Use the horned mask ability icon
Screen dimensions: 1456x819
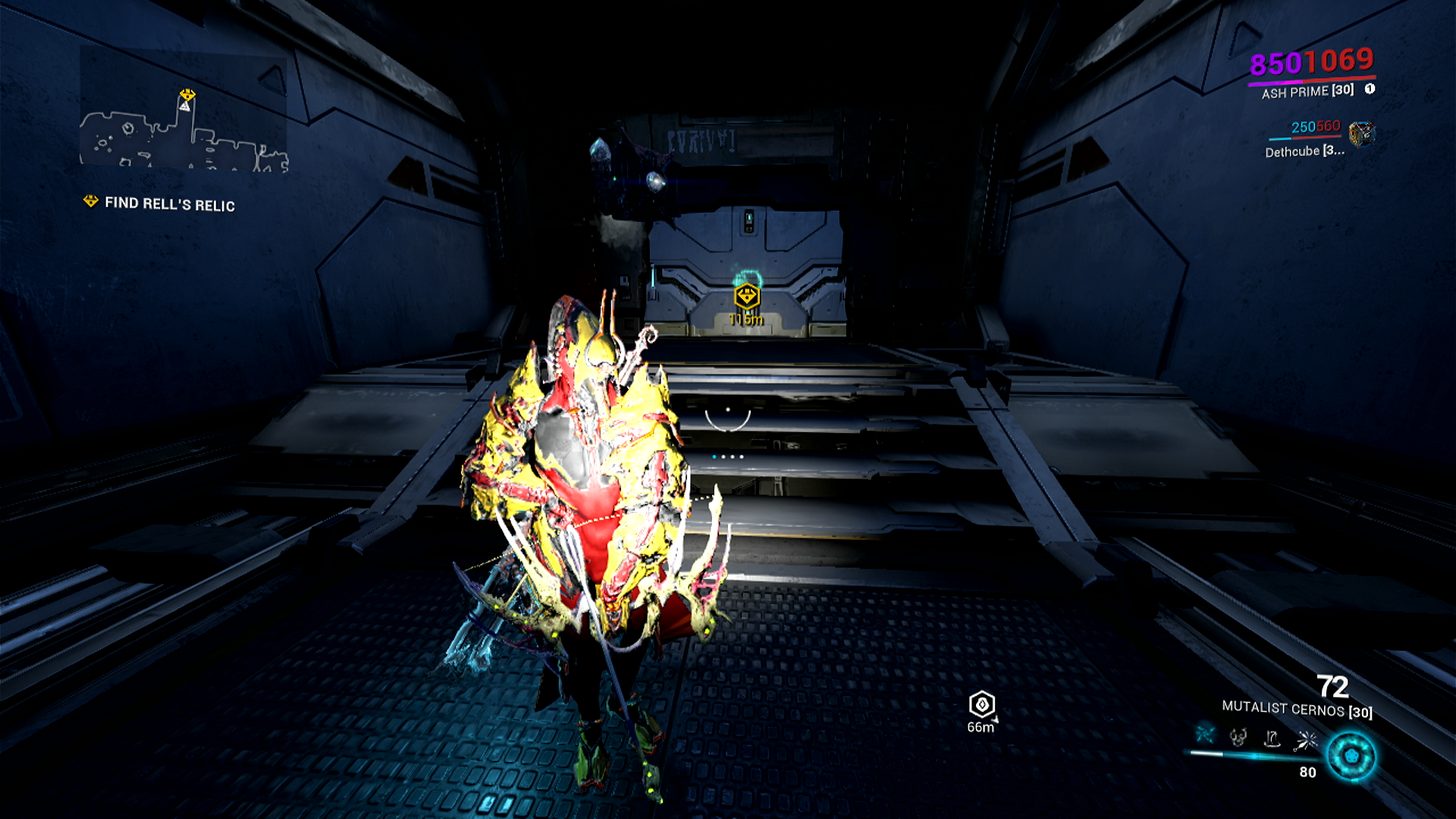click(1238, 736)
